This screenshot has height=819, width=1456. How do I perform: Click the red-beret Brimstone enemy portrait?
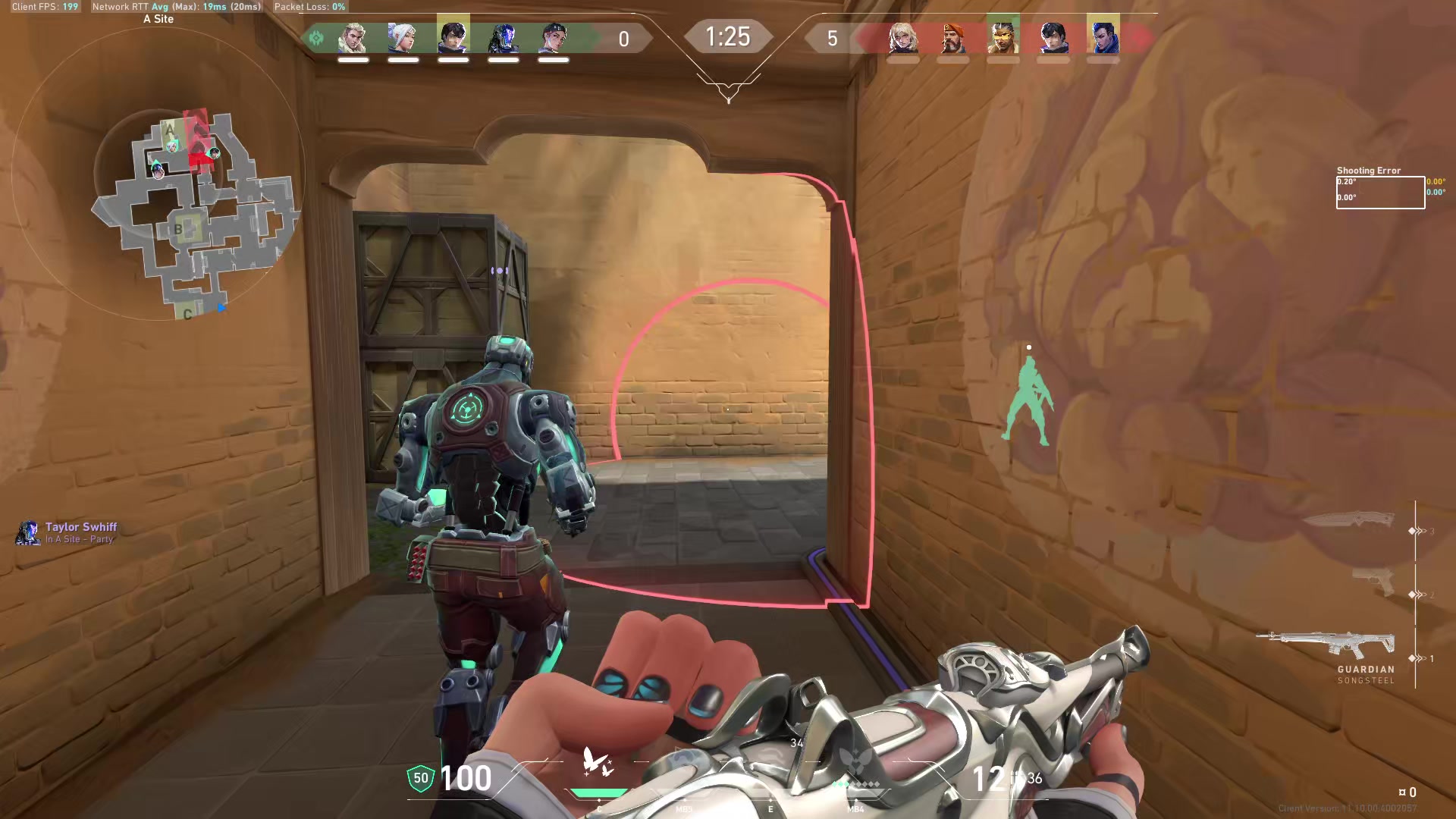coord(953,38)
